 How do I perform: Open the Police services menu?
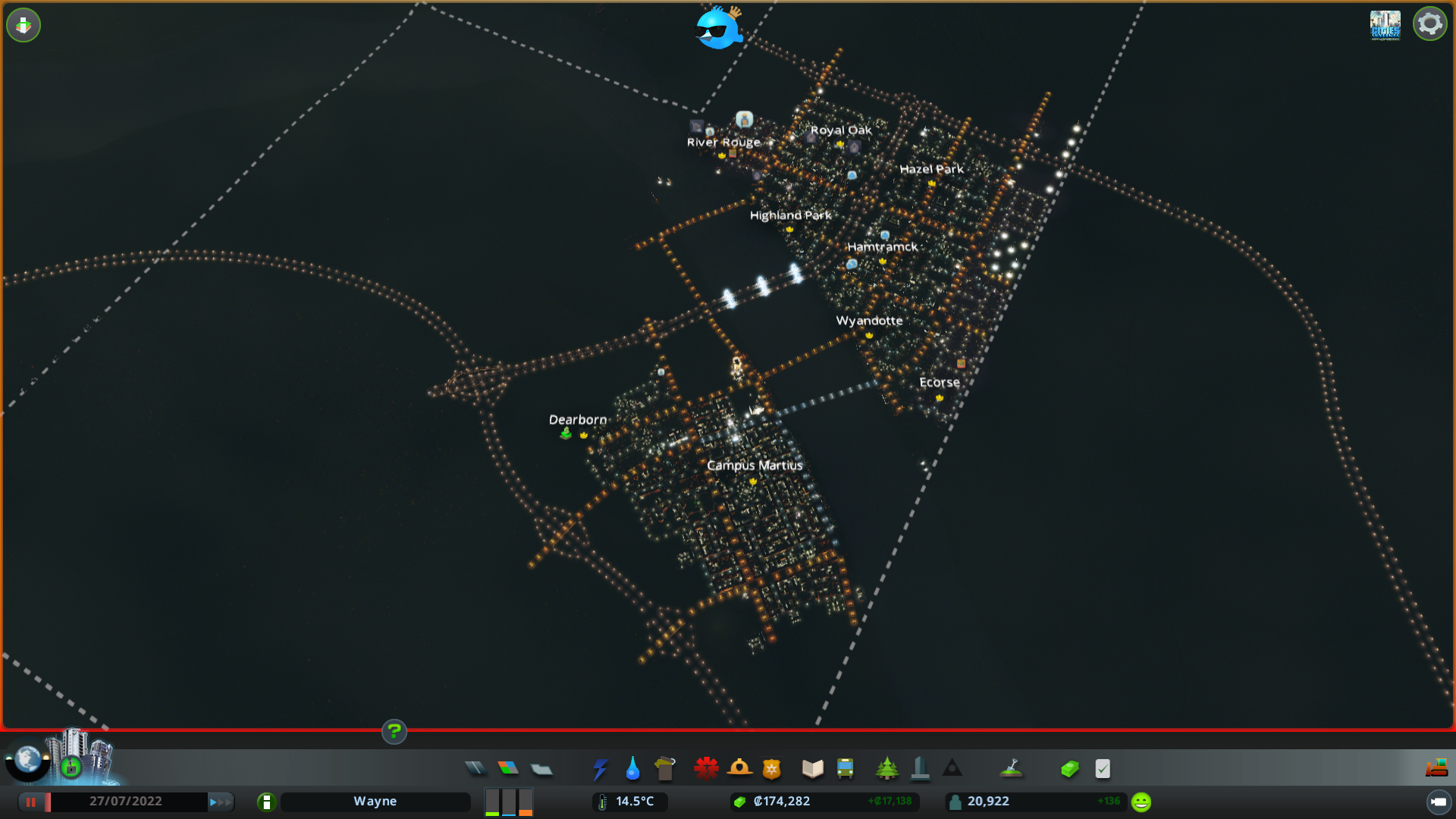tap(772, 768)
